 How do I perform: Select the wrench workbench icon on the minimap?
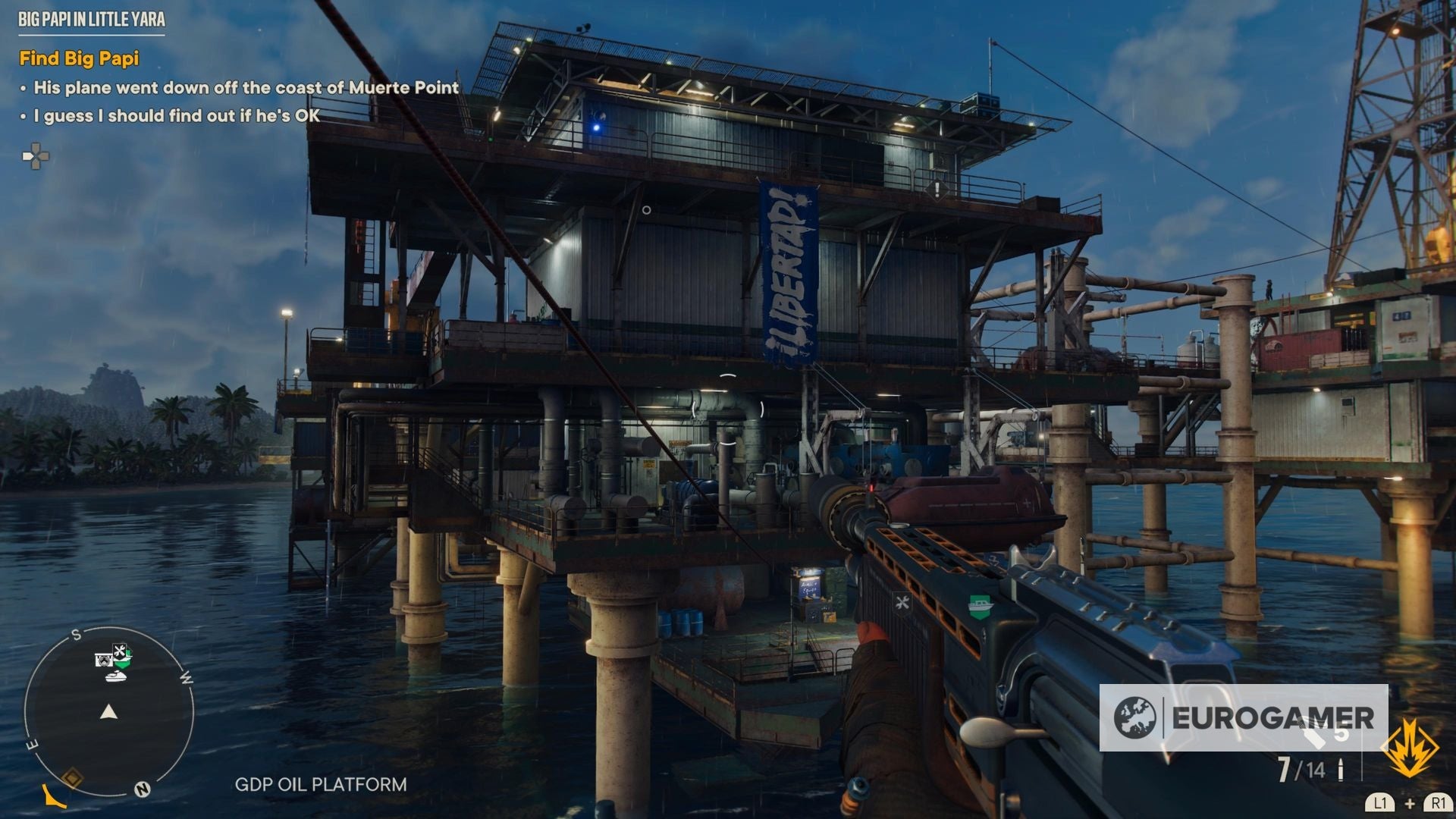118,650
